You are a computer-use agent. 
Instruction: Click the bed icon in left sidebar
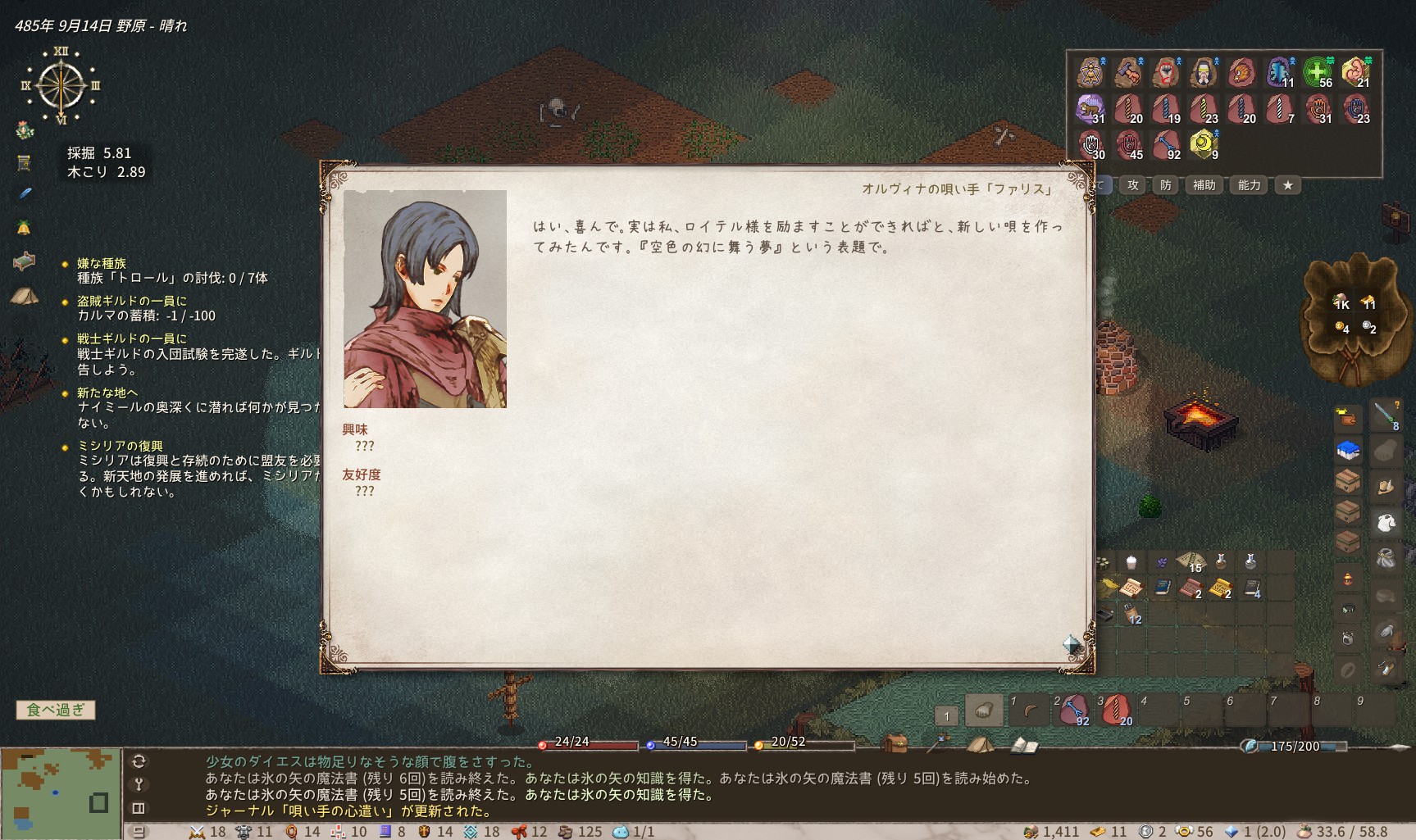pos(25,261)
